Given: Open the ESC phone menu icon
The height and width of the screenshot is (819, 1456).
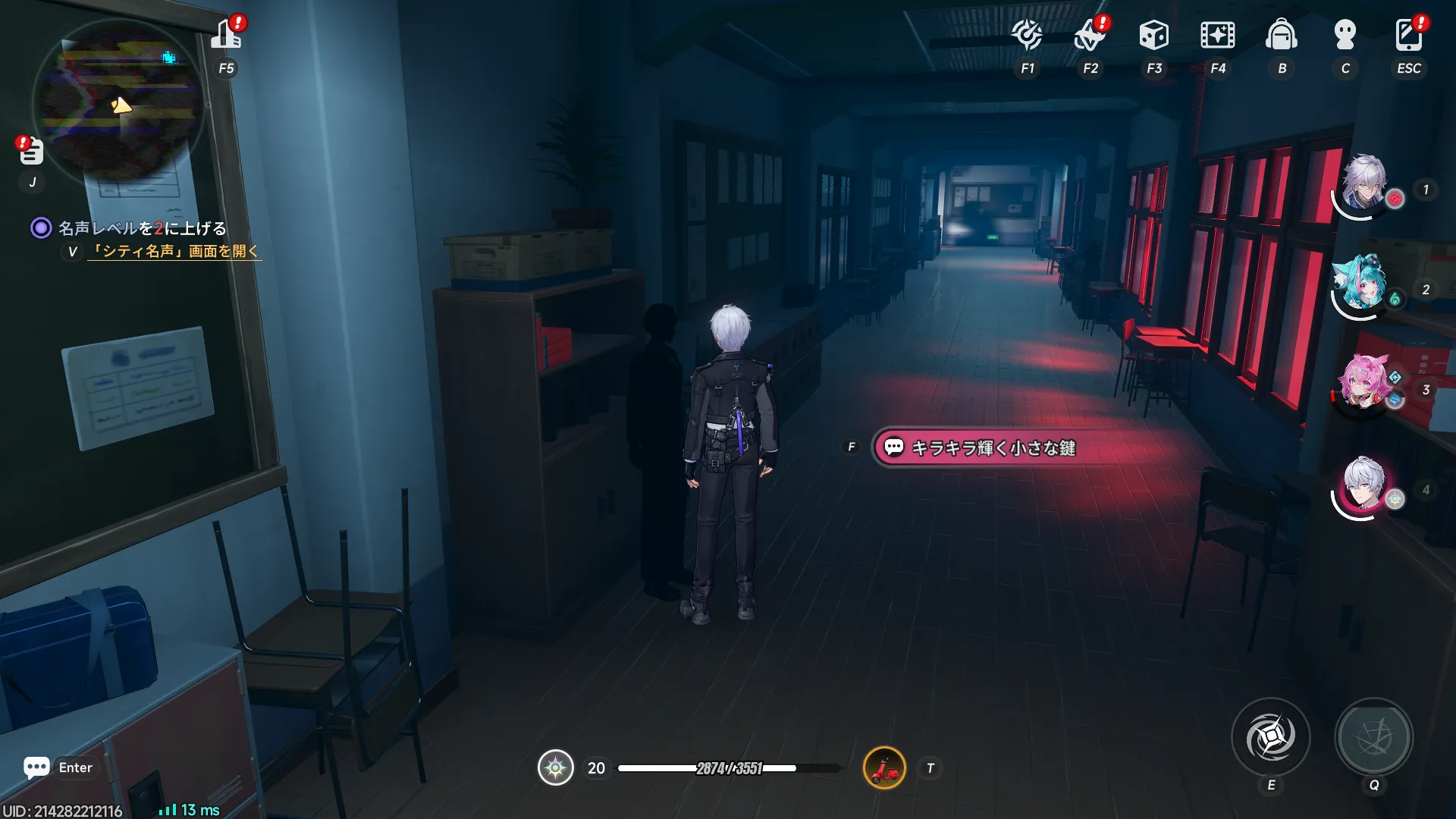Looking at the screenshot, I should pyautogui.click(x=1408, y=35).
